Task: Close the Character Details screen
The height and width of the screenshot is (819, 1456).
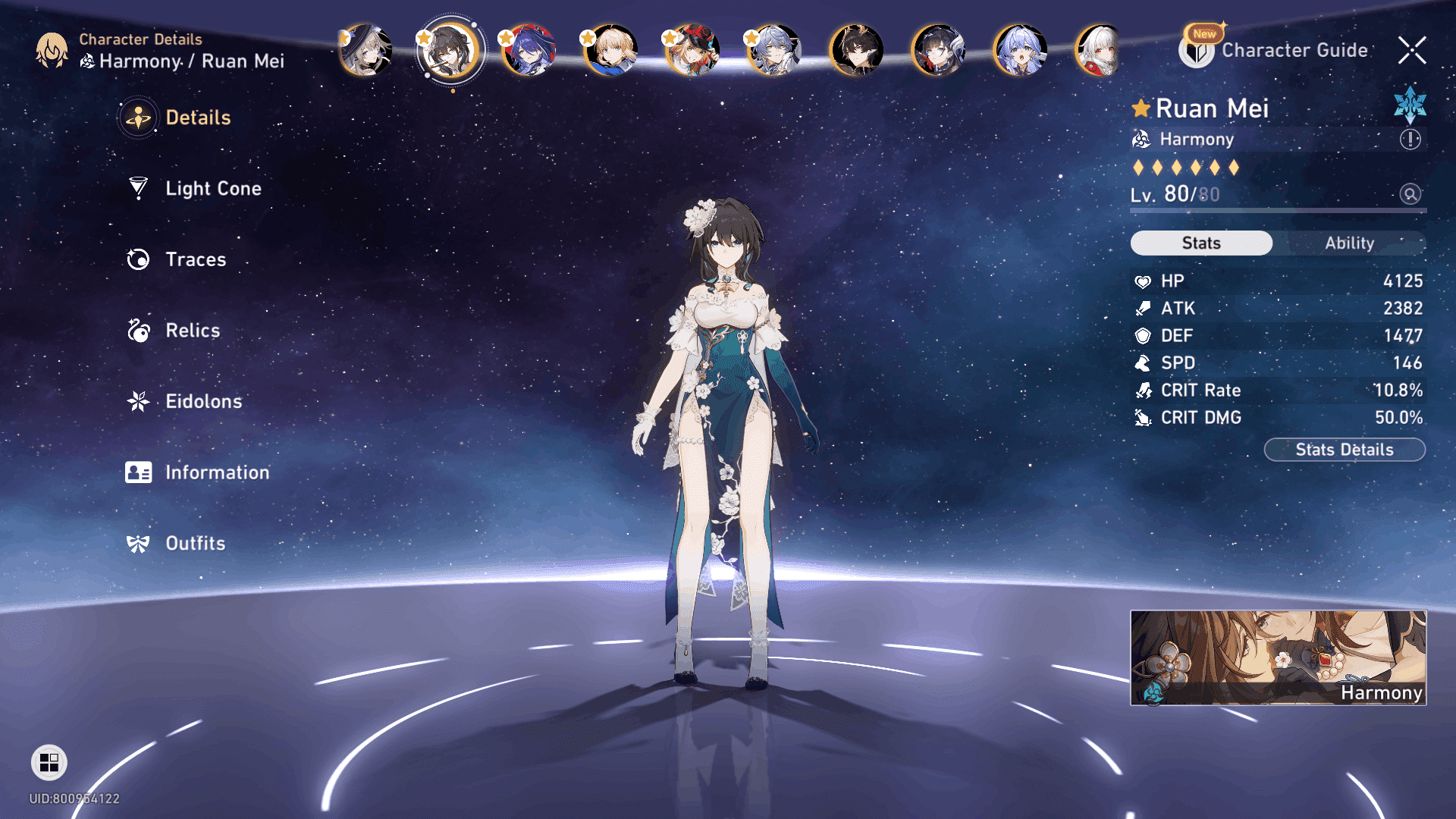Action: click(1411, 51)
